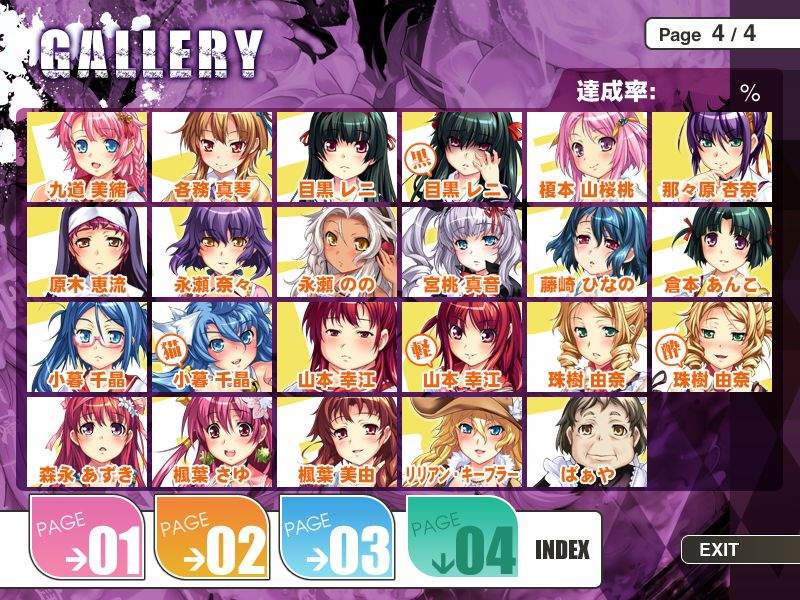800x600 pixels.
Task: Go to gallery PAGE 03
Action: click(x=336, y=540)
